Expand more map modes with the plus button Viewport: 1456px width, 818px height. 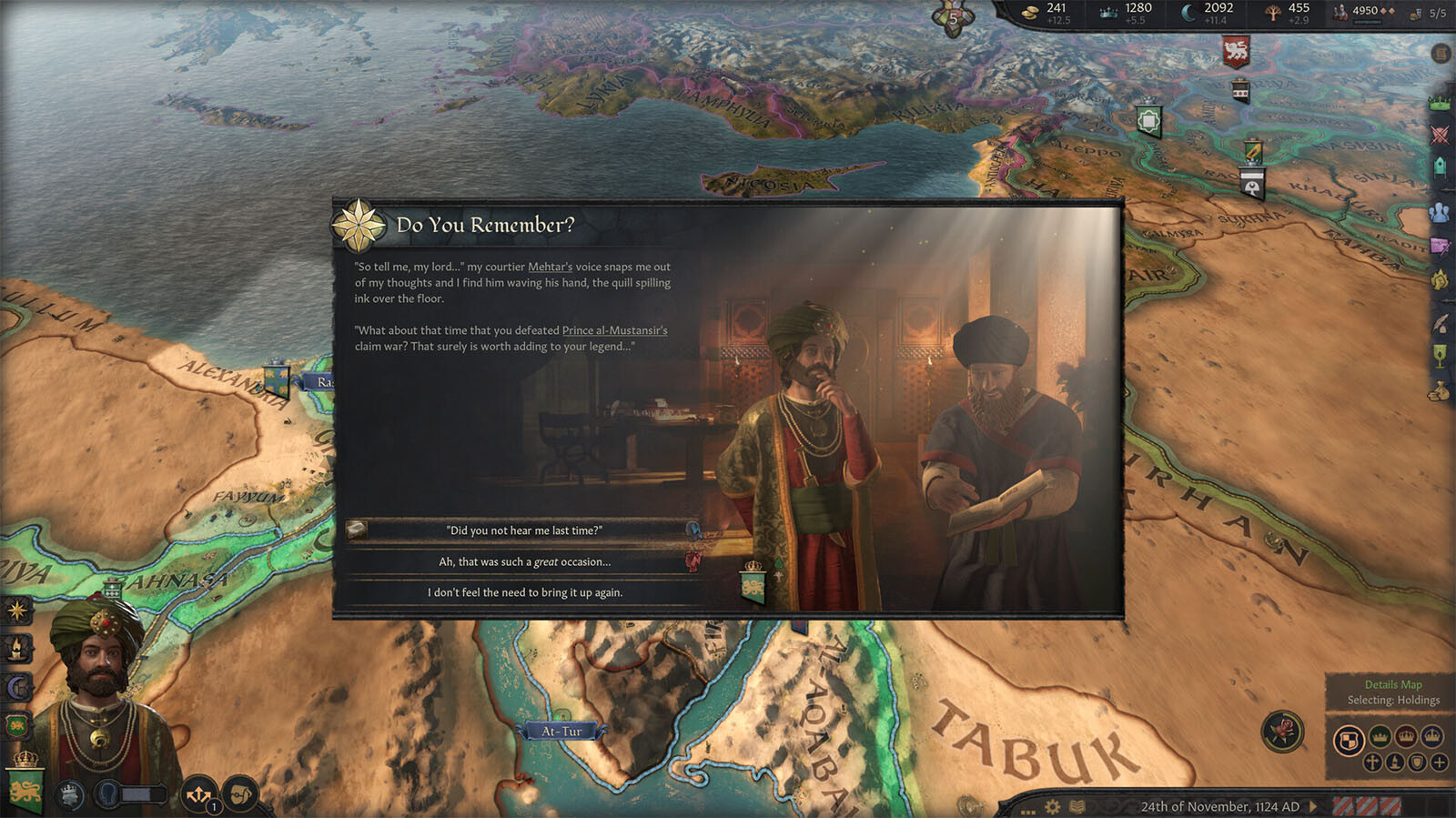point(1438,762)
